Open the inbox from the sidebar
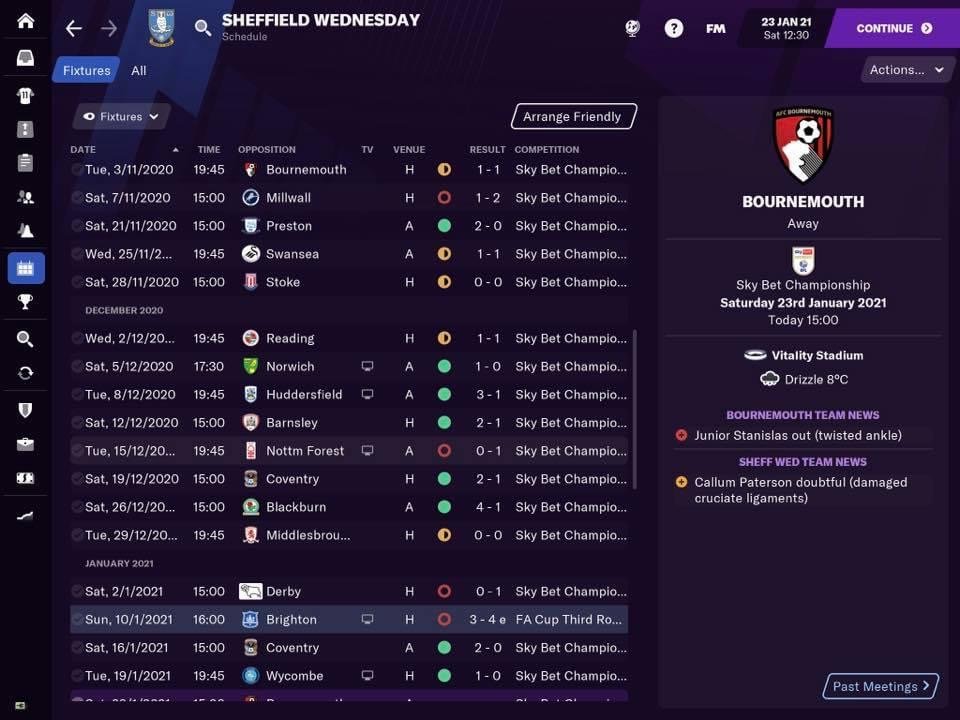This screenshot has width=960, height=720. click(25, 58)
